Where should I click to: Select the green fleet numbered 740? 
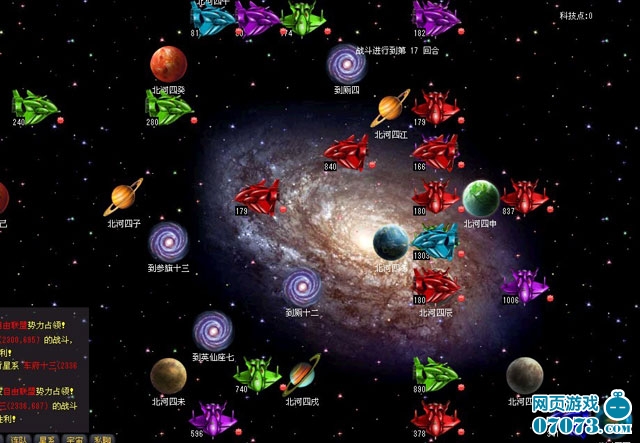point(258,374)
